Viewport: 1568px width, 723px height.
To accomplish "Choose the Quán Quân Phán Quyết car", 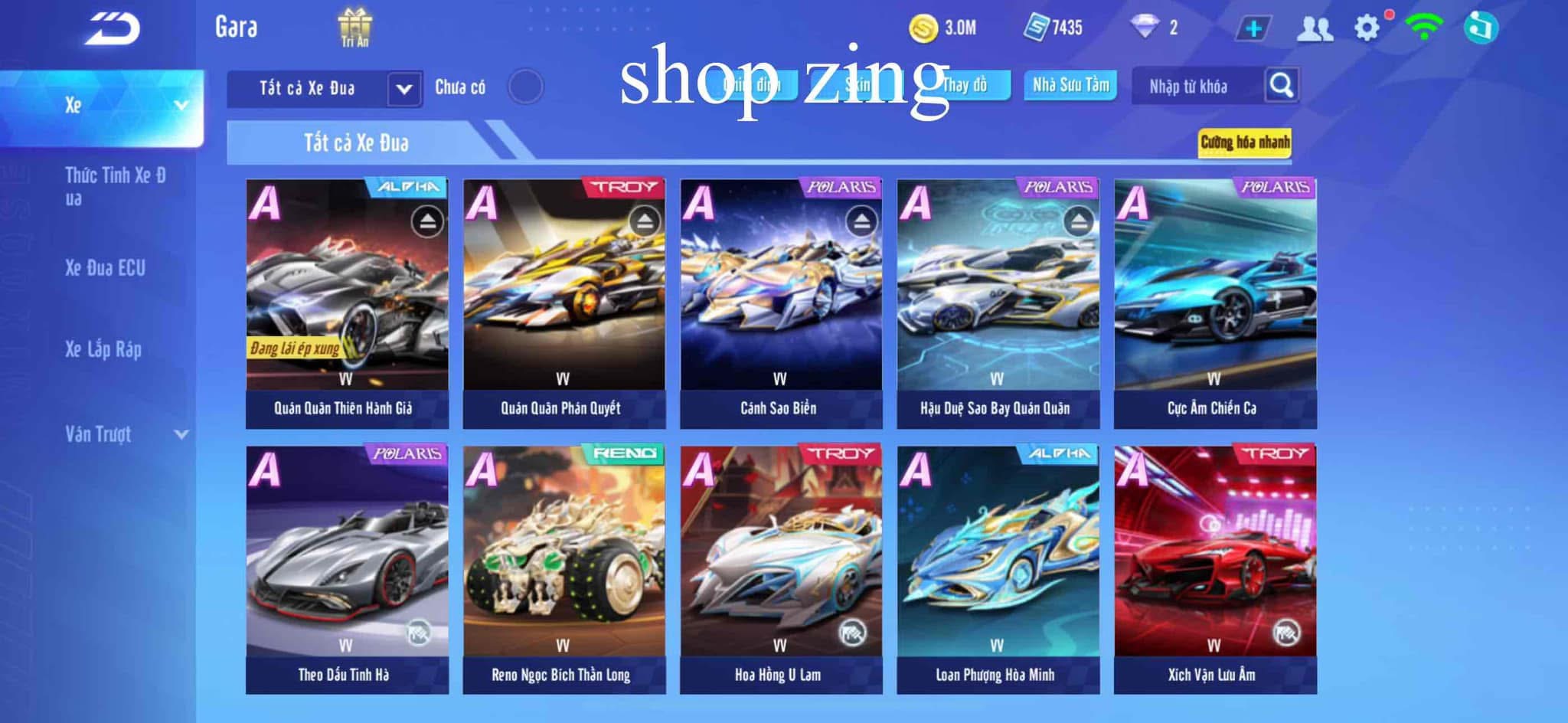I will (564, 303).
